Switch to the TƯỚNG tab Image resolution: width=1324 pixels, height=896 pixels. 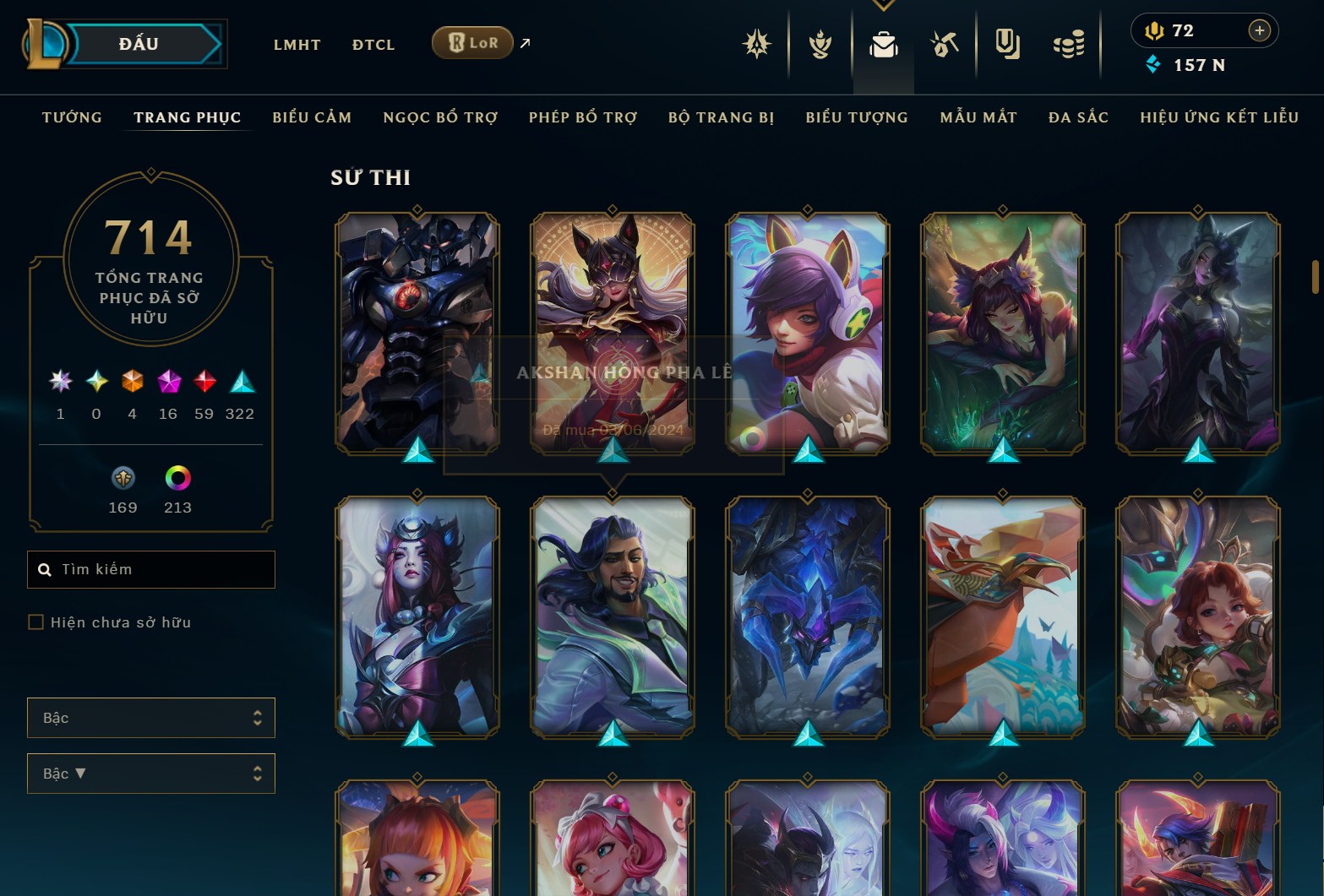[x=72, y=117]
